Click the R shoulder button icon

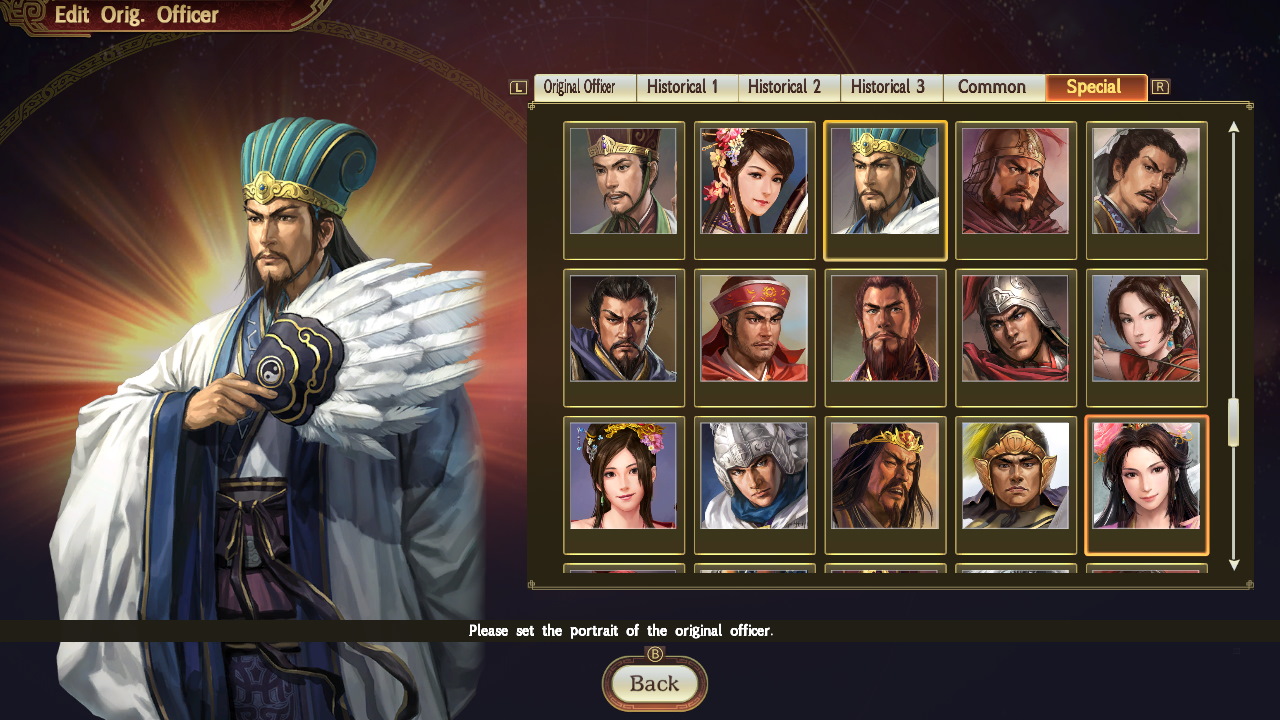pos(1160,87)
